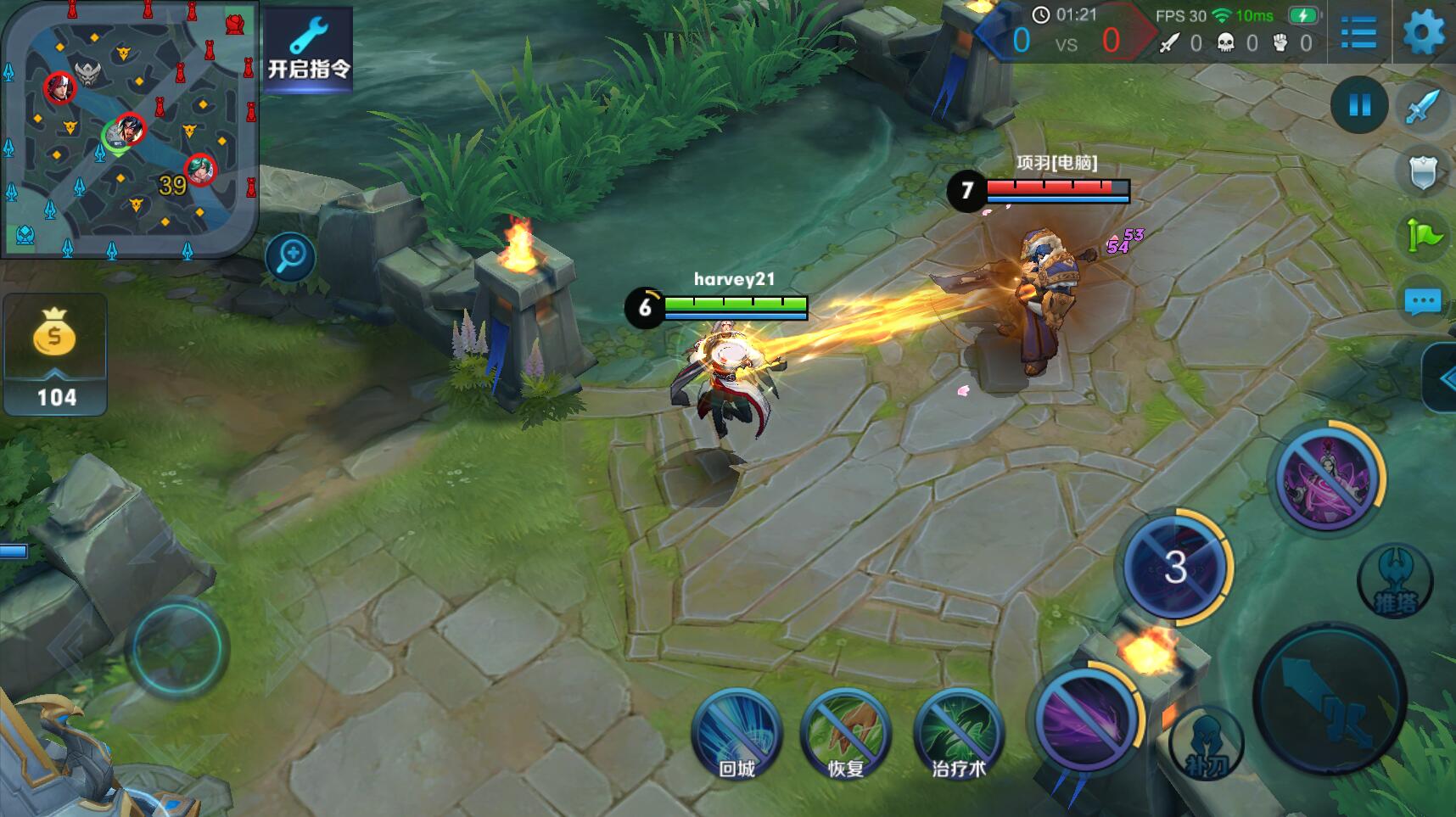
Task: Trigger the basic attack button
Action: click(x=1330, y=698)
